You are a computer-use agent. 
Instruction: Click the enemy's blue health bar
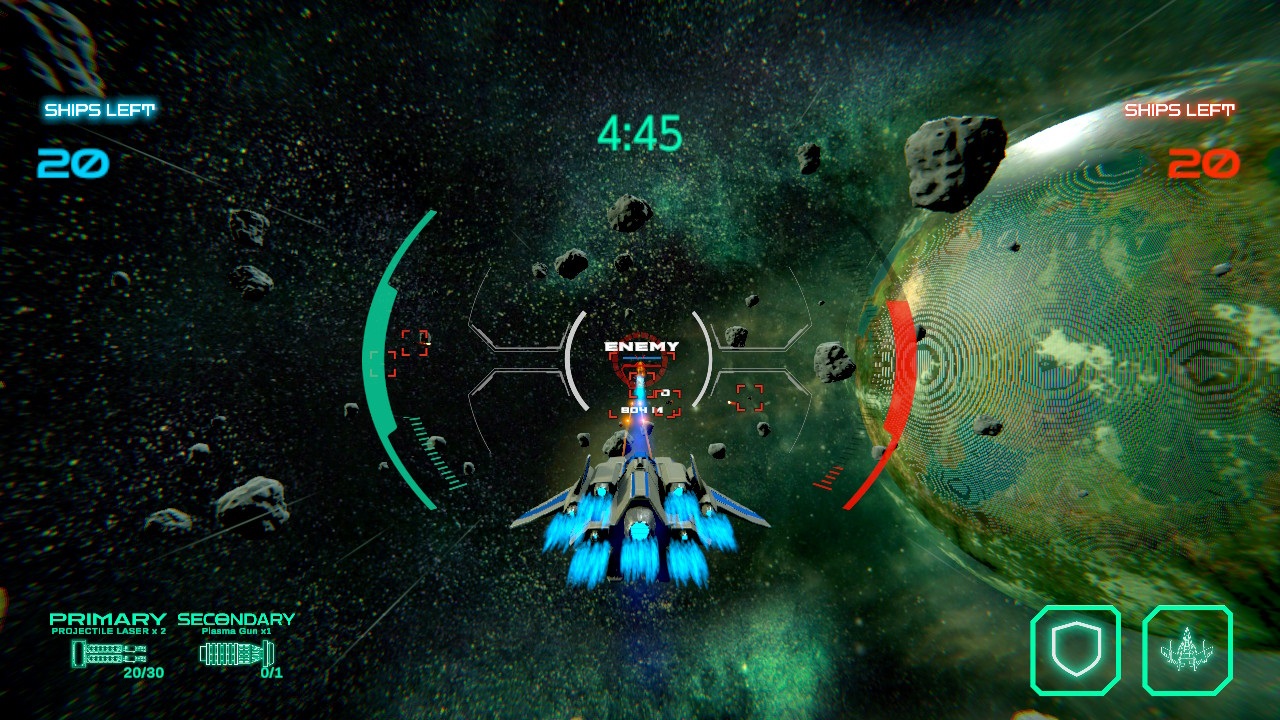pyautogui.click(x=640, y=357)
